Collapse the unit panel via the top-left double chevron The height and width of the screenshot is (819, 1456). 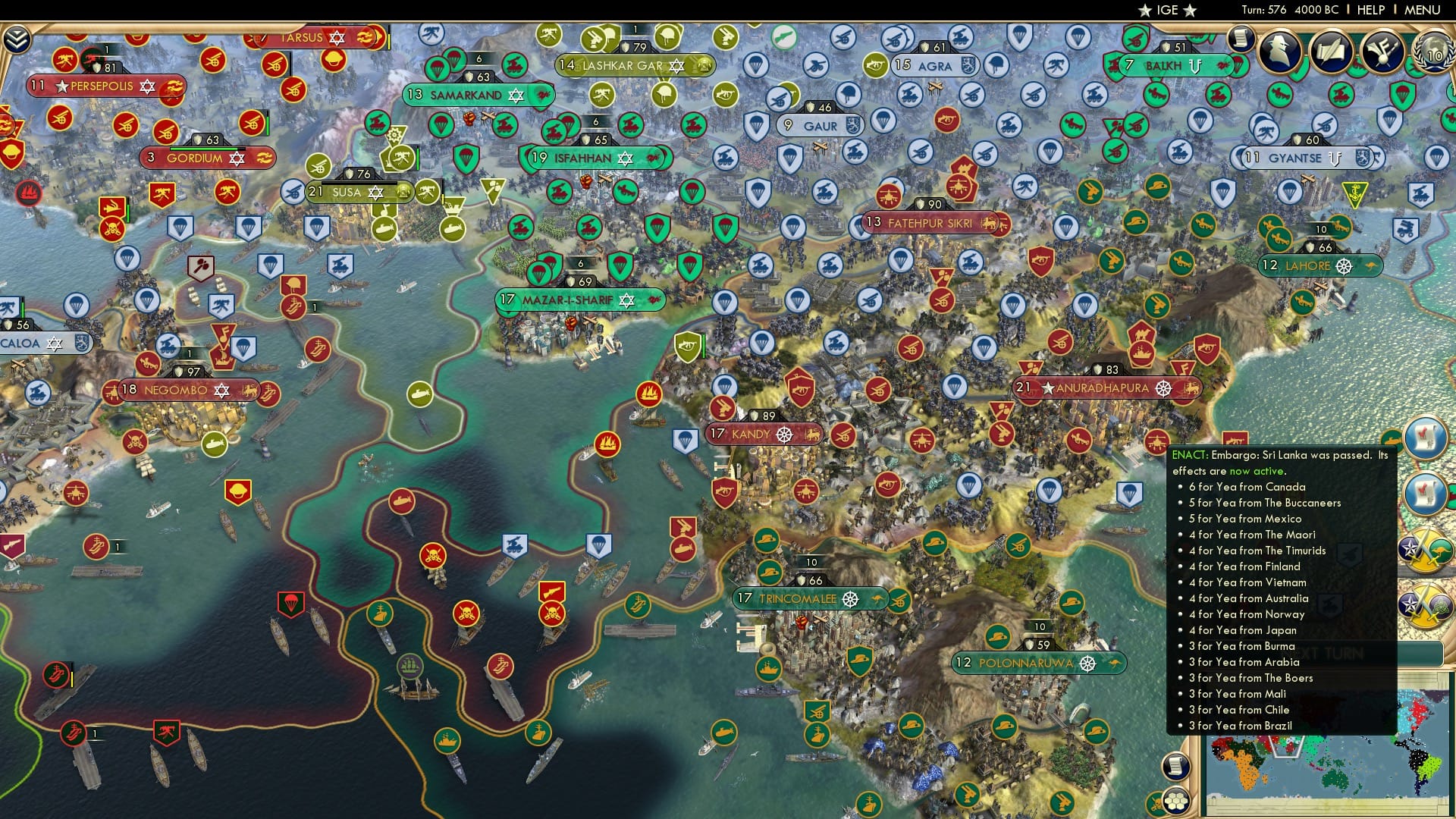click(16, 38)
